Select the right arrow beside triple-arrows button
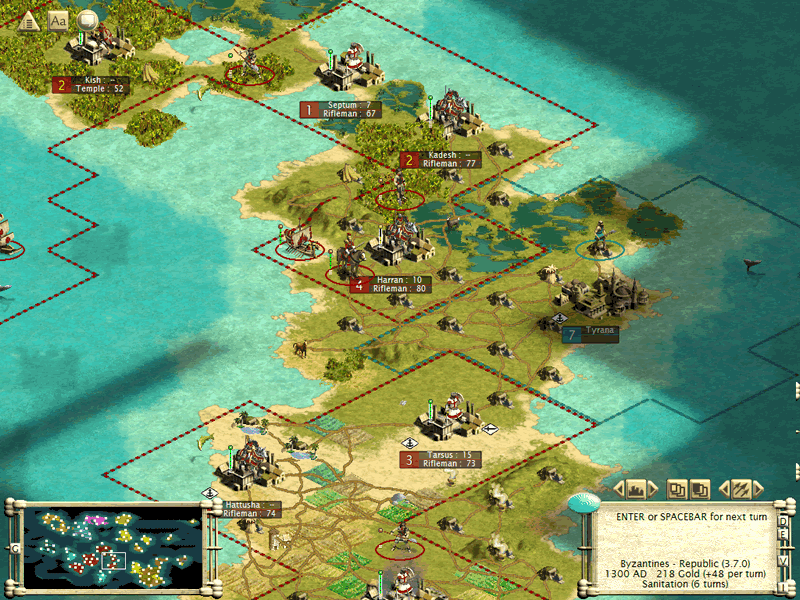Screen dimensions: 800x600 coord(757,489)
